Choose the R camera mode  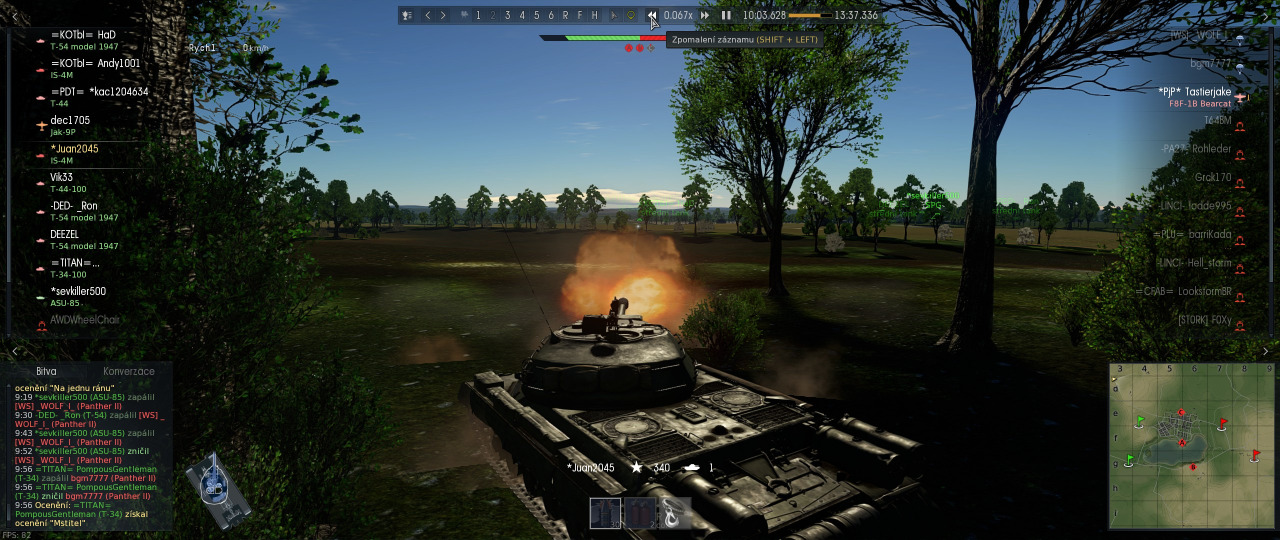click(x=565, y=15)
